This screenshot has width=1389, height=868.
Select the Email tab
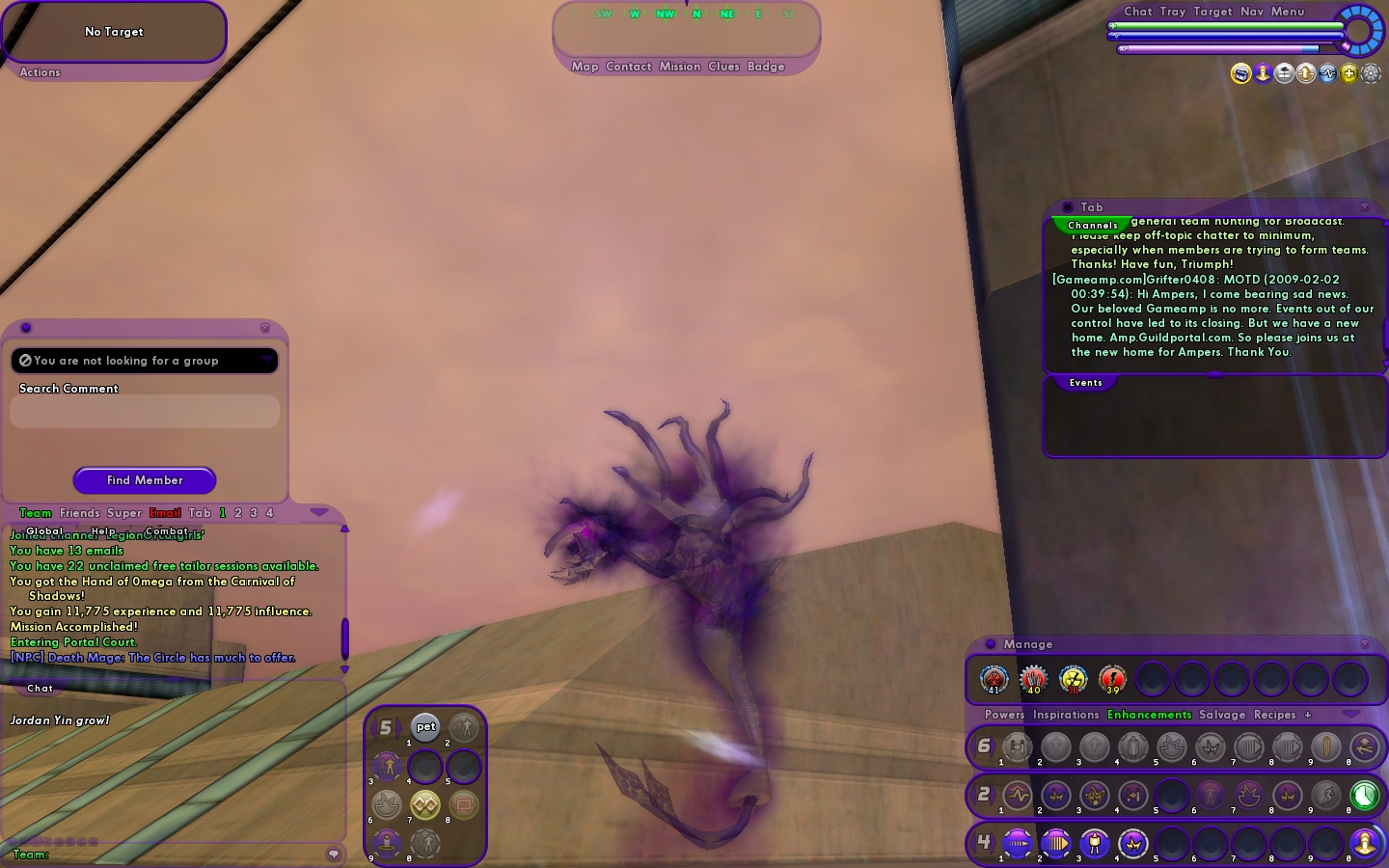[165, 513]
